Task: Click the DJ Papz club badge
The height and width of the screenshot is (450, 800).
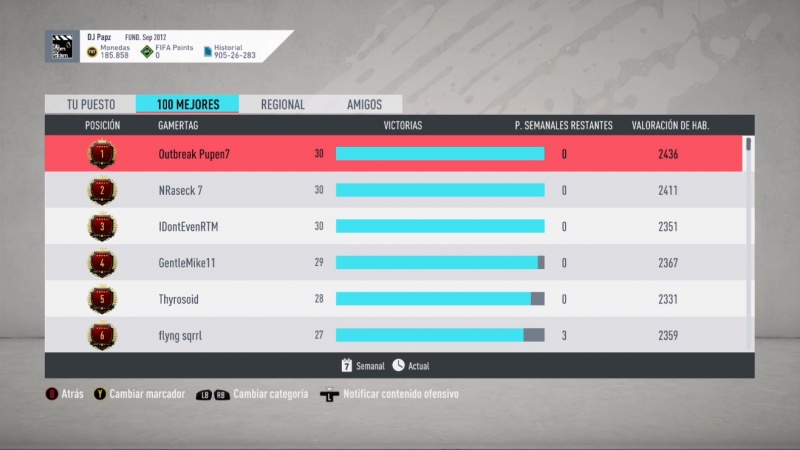Action: click(x=61, y=47)
